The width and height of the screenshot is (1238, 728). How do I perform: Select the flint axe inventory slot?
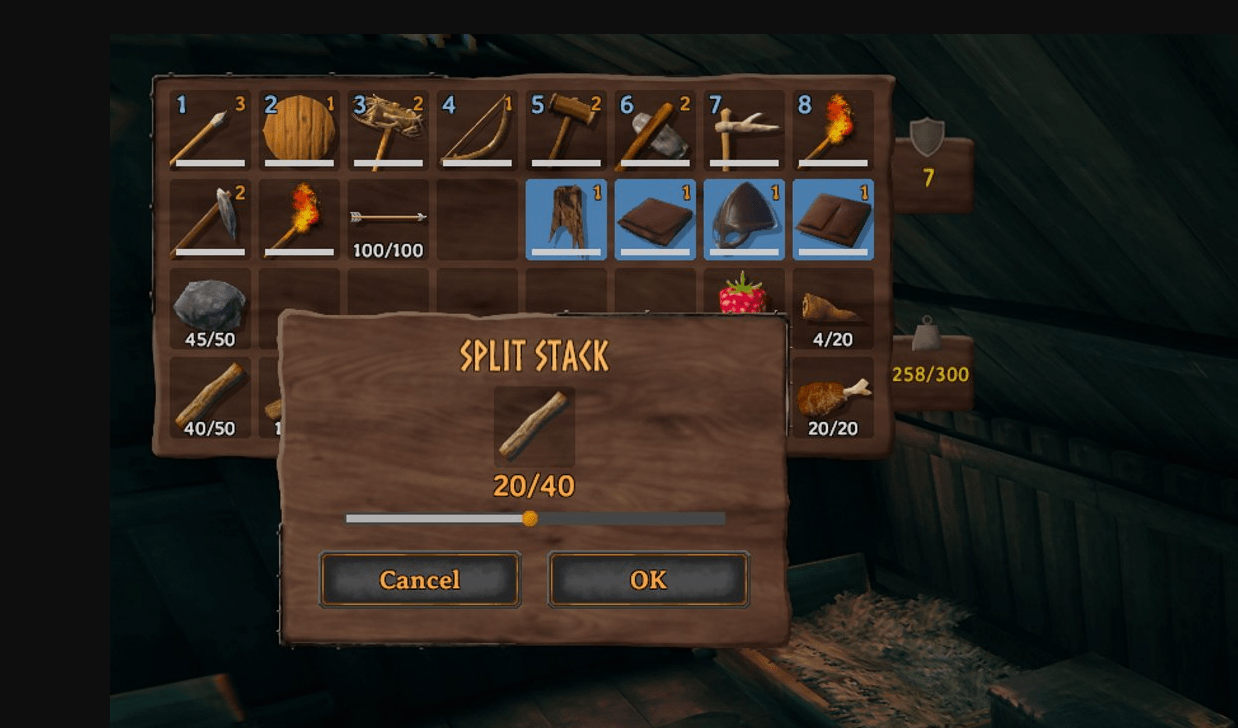(210, 219)
